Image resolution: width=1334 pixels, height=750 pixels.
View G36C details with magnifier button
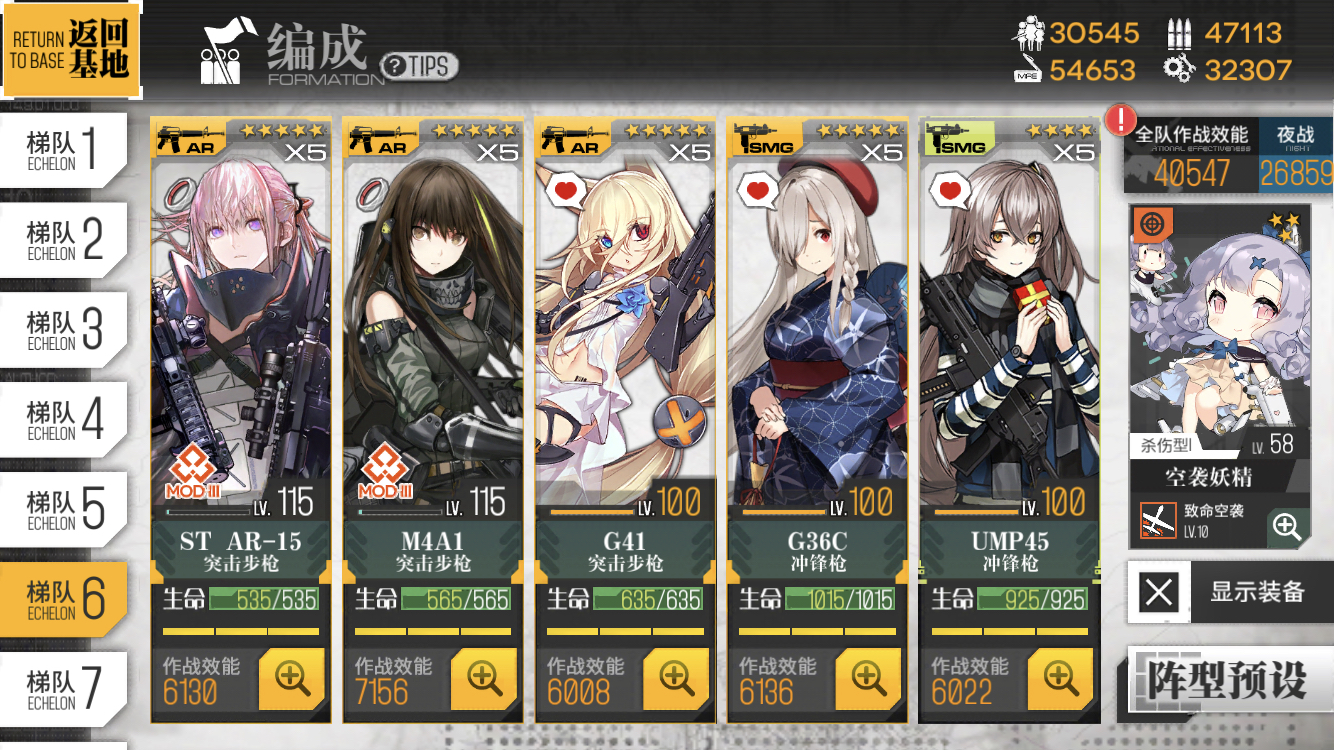(868, 679)
